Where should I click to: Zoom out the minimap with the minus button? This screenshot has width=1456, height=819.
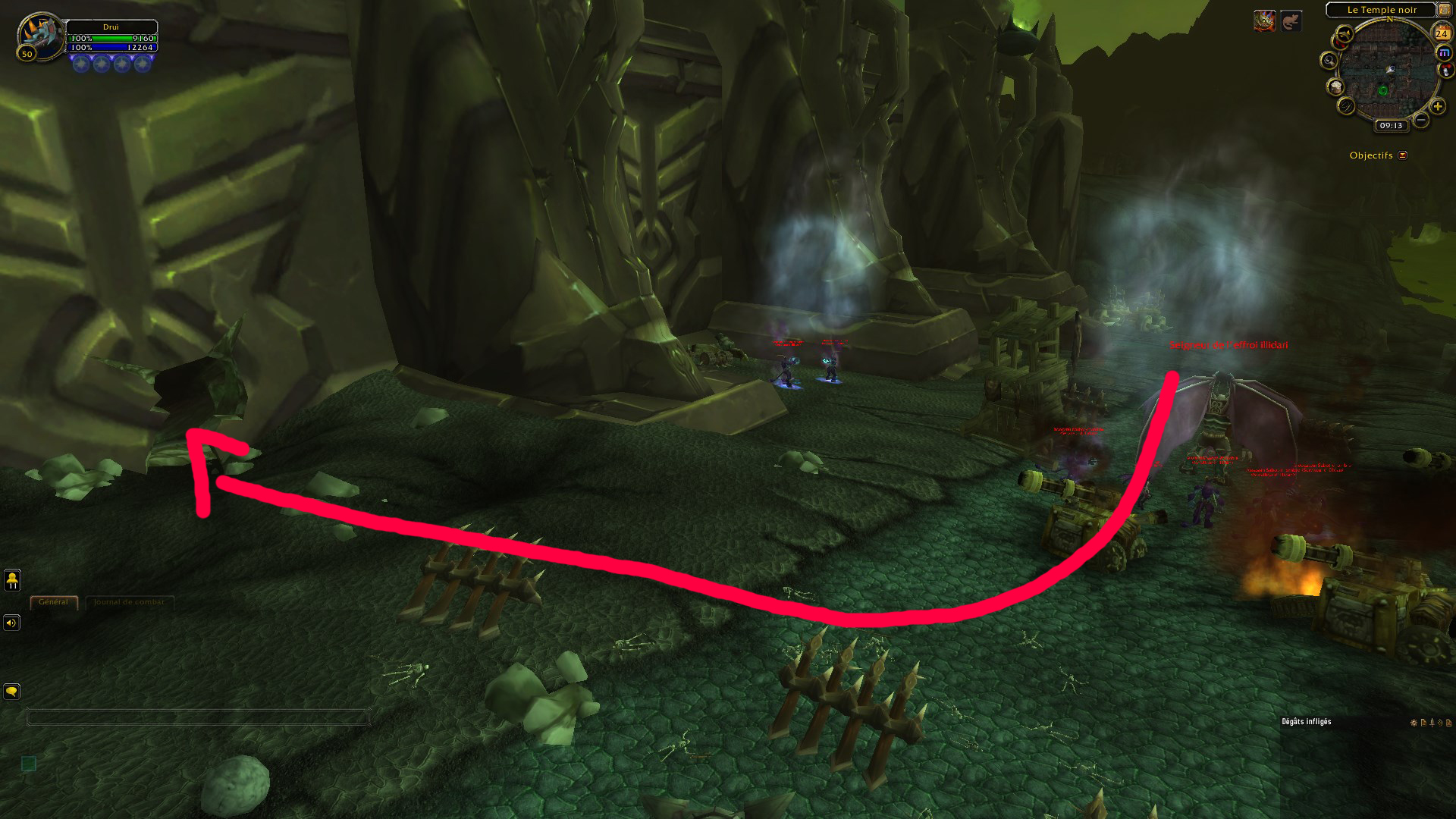click(1420, 120)
